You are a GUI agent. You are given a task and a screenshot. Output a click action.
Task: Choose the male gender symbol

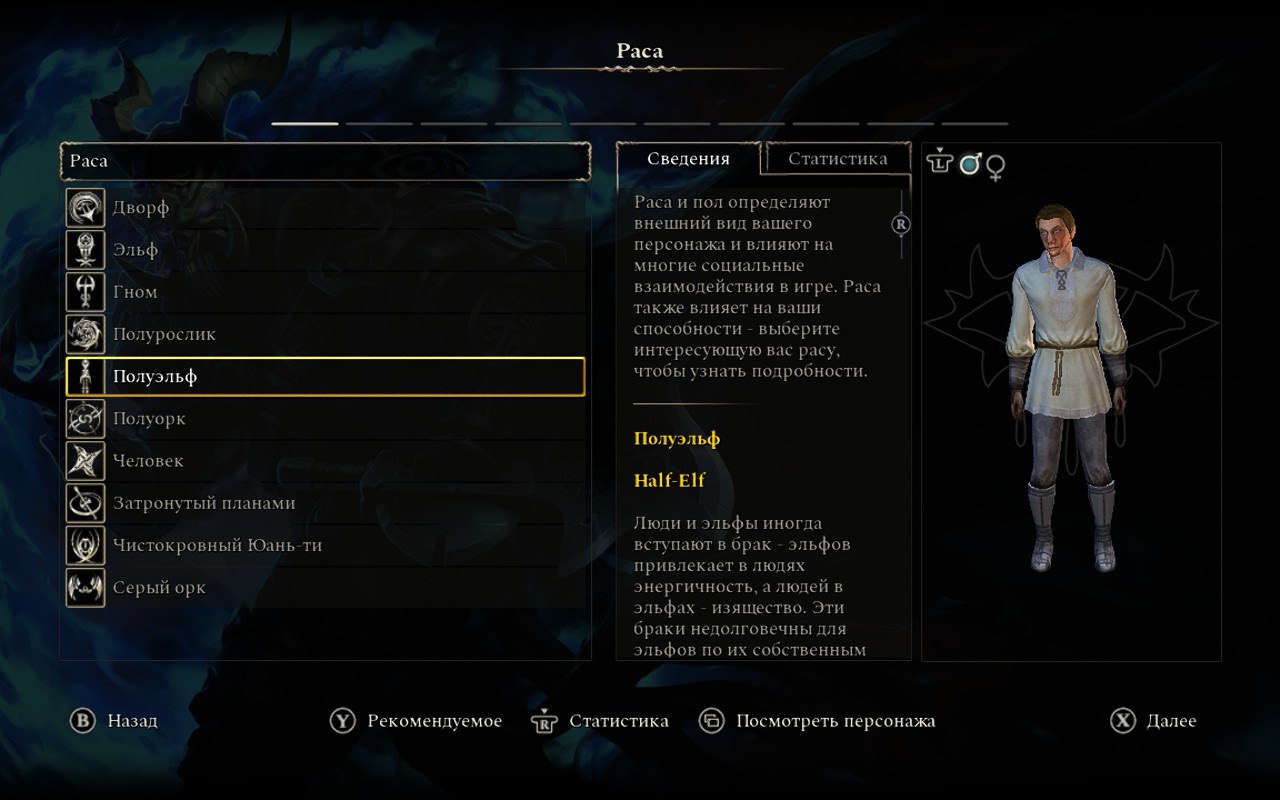pyautogui.click(x=970, y=164)
